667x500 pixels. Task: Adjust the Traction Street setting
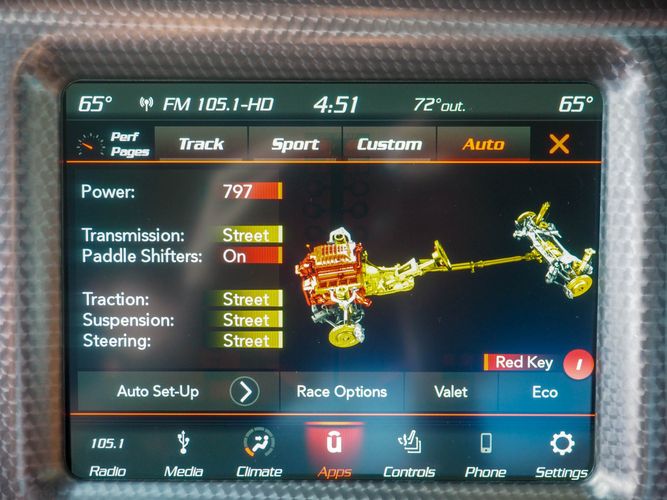[x=251, y=299]
